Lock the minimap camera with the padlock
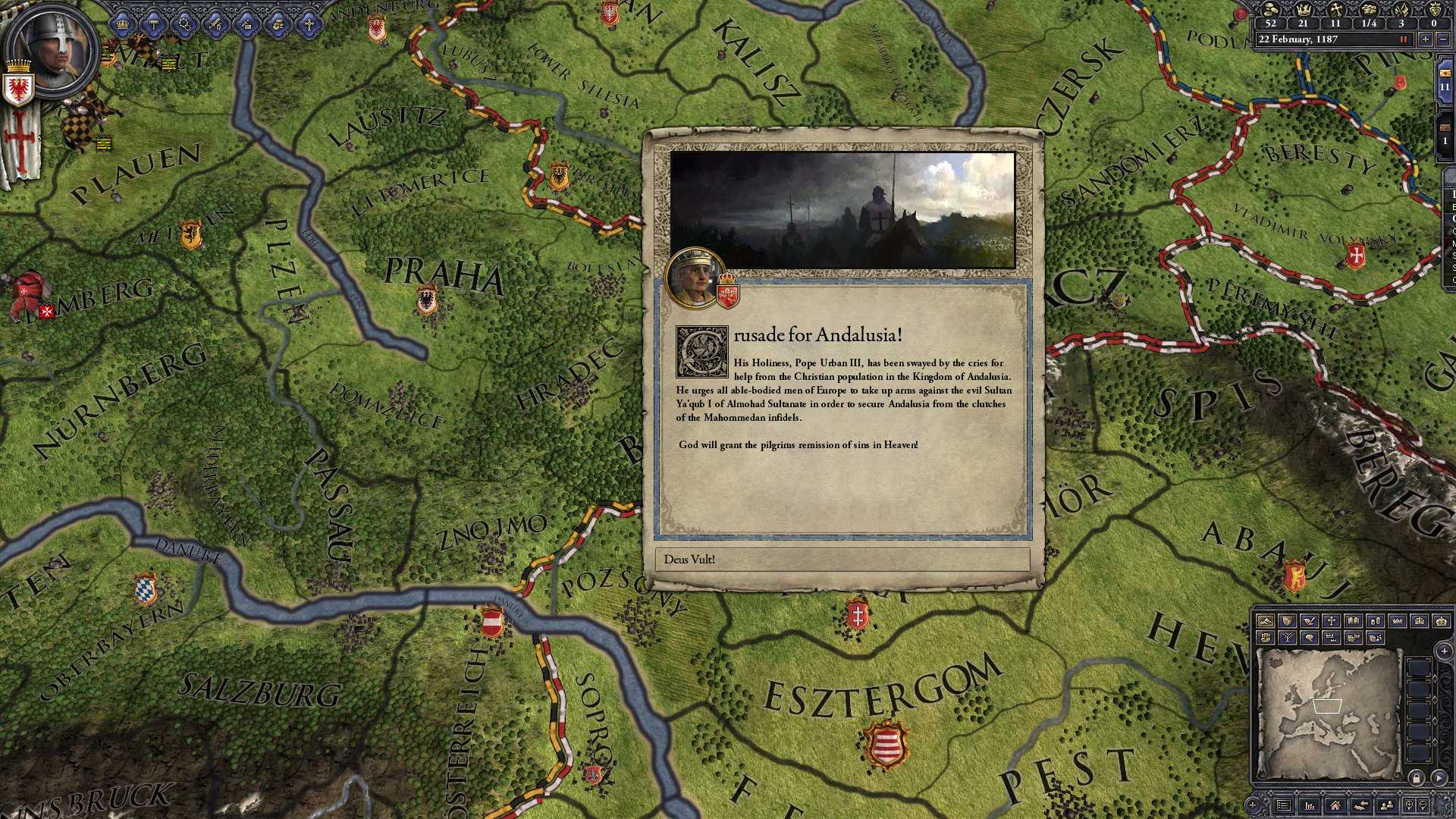The height and width of the screenshot is (819, 1456). coord(1417,779)
